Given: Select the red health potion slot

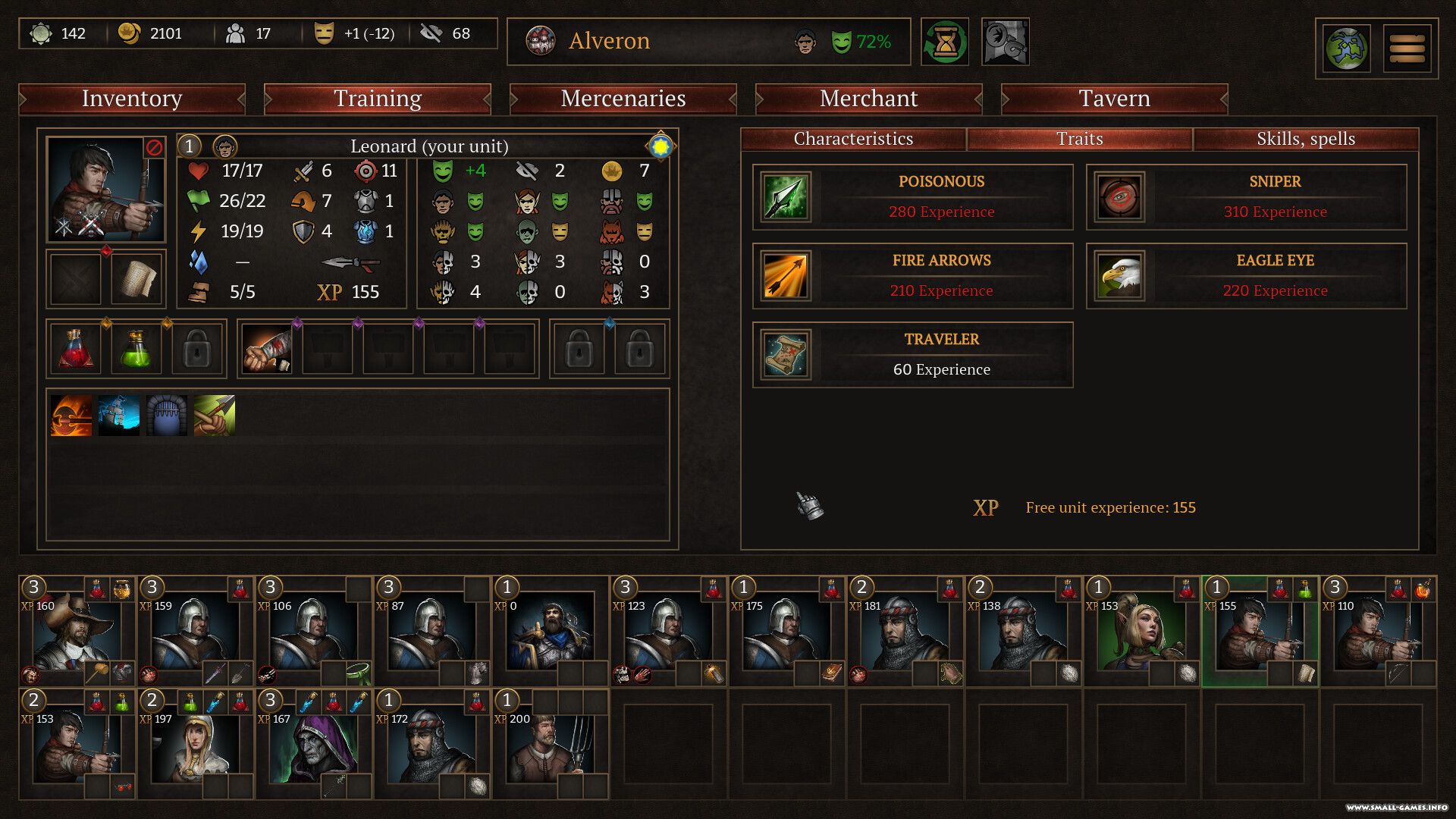Looking at the screenshot, I should pyautogui.click(x=76, y=350).
